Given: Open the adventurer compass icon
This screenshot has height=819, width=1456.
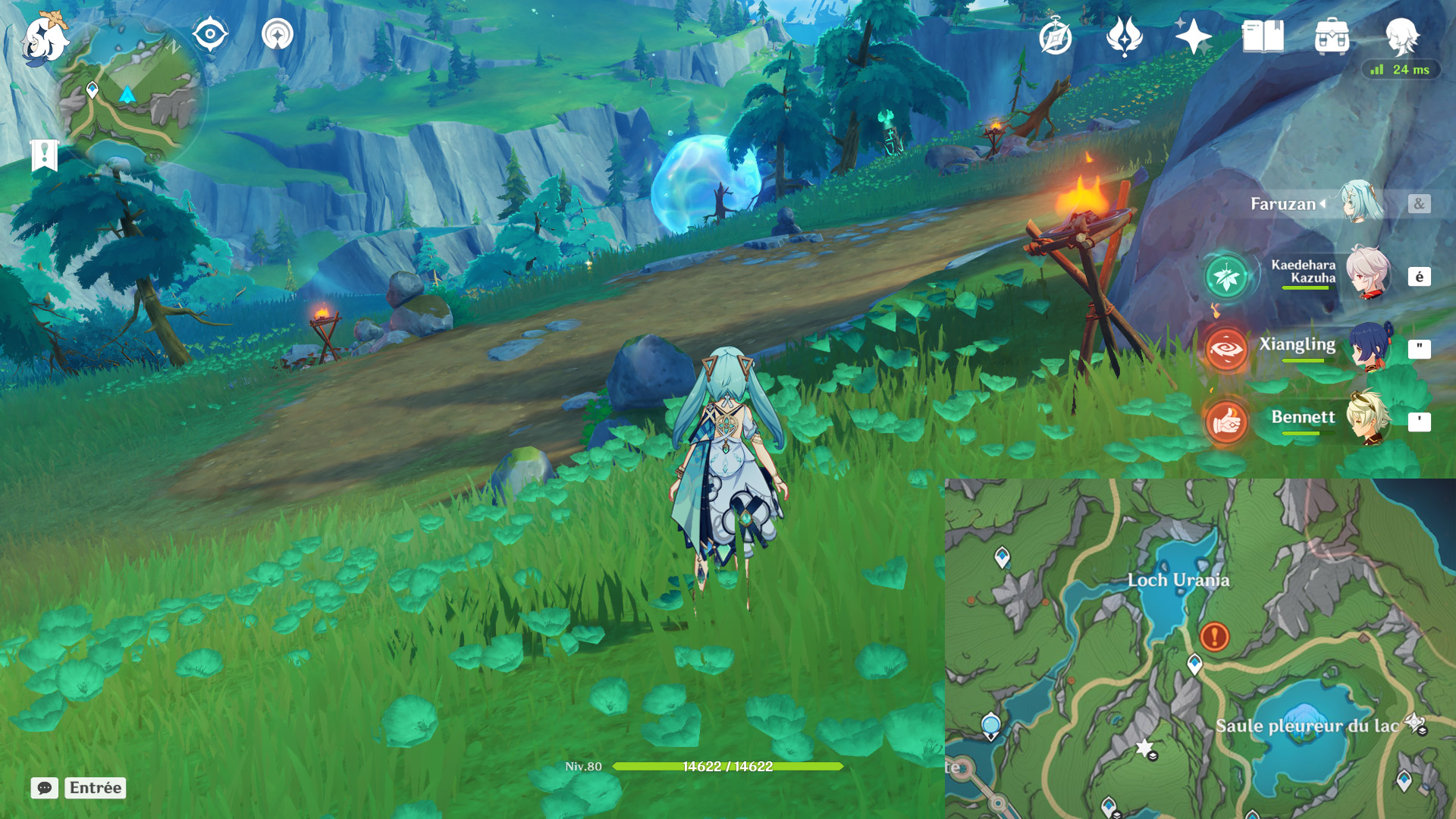Looking at the screenshot, I should click(1055, 36).
